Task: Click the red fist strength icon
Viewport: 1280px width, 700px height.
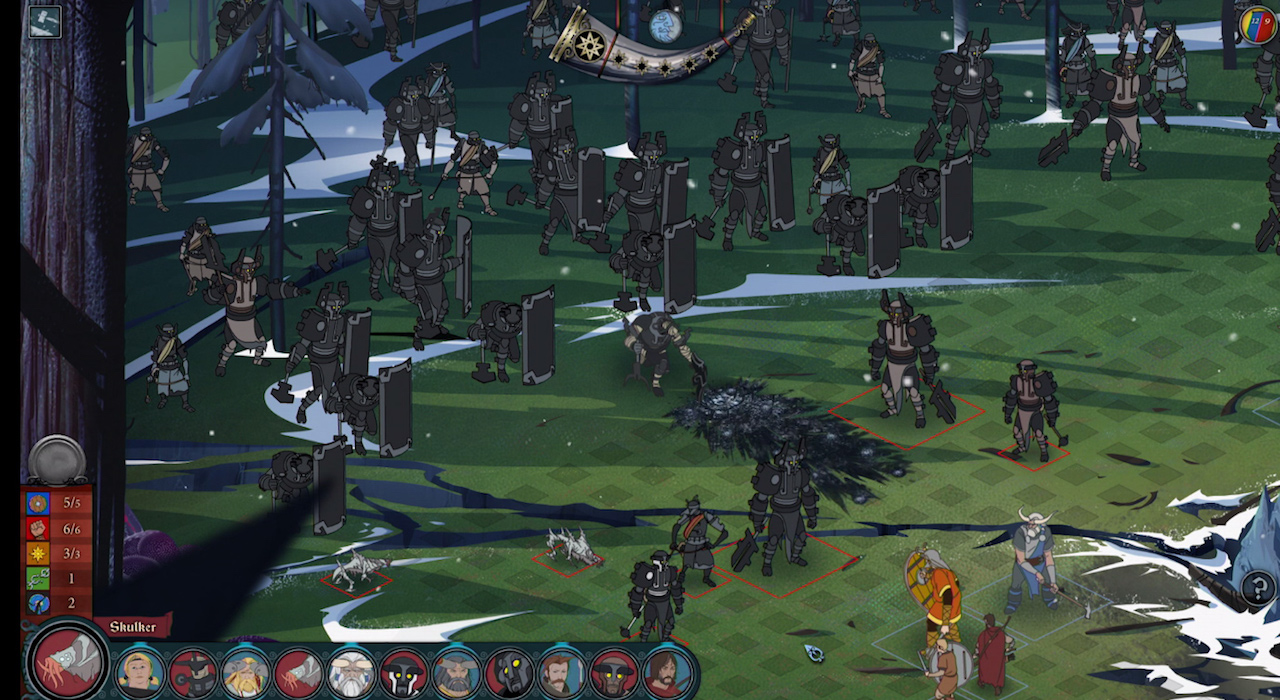Action: click(38, 528)
